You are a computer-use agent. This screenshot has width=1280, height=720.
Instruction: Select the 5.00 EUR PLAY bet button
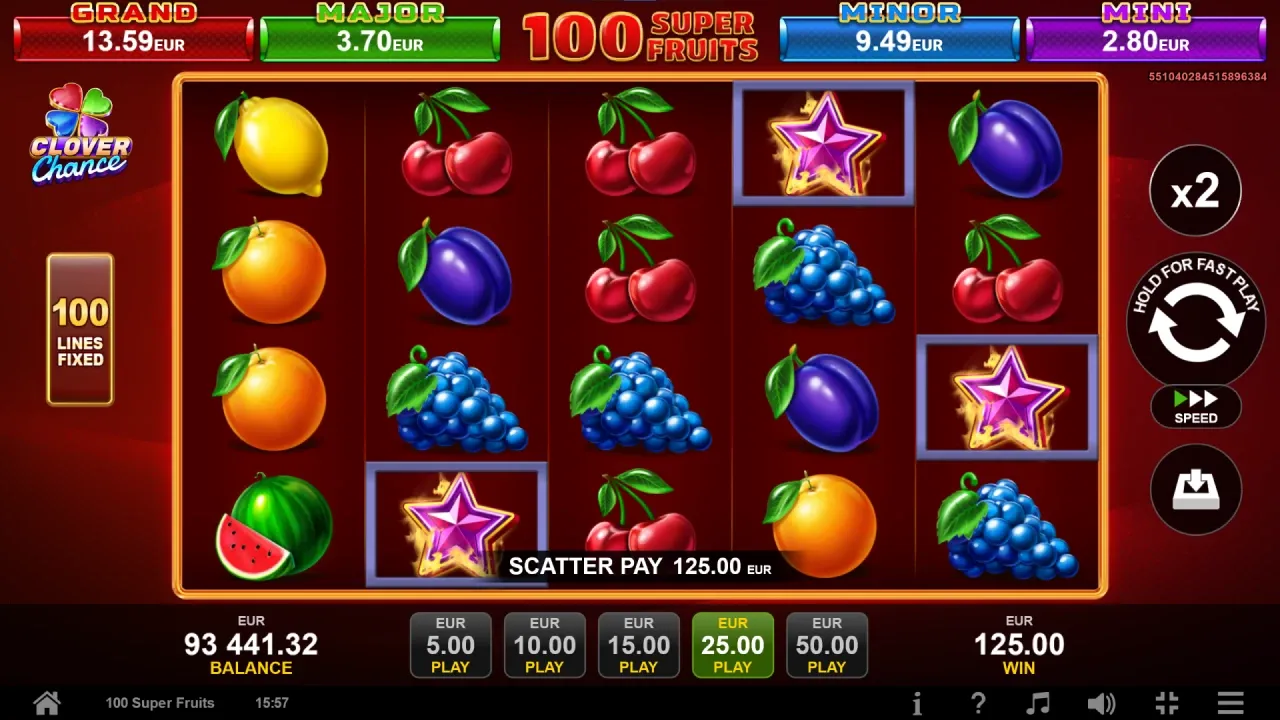click(450, 644)
